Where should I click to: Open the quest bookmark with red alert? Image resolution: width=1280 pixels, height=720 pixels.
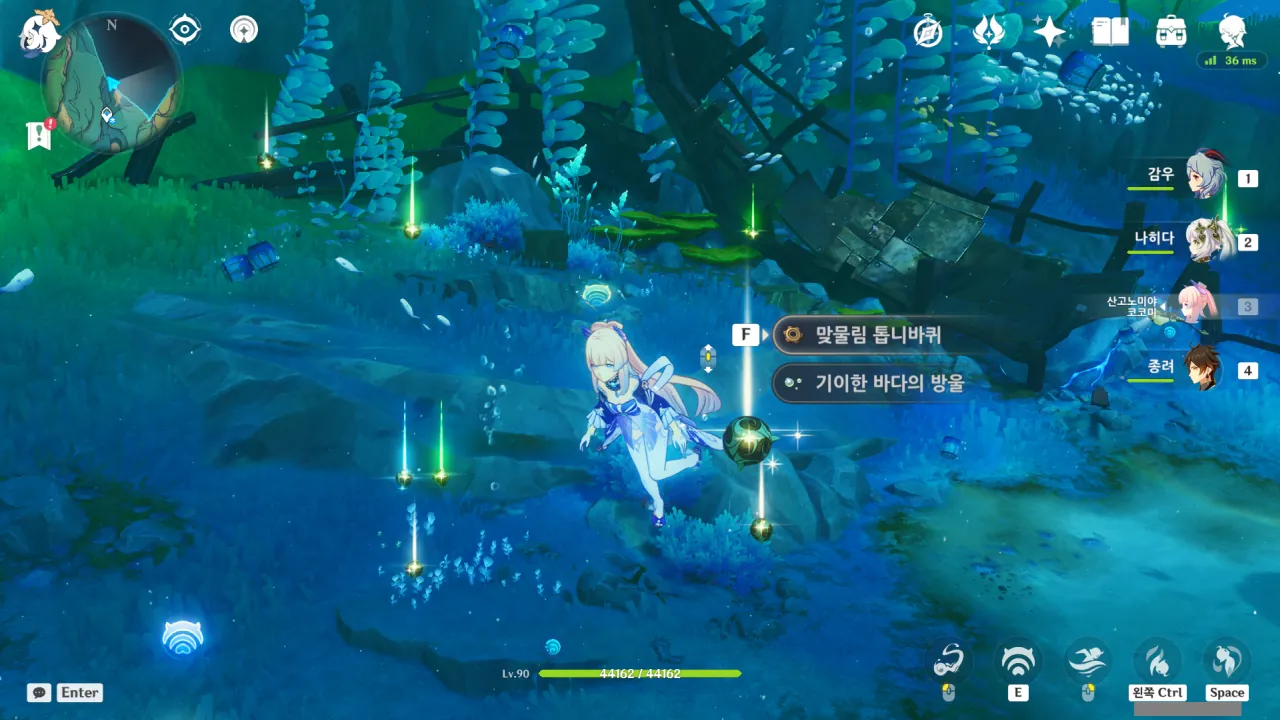coord(39,136)
